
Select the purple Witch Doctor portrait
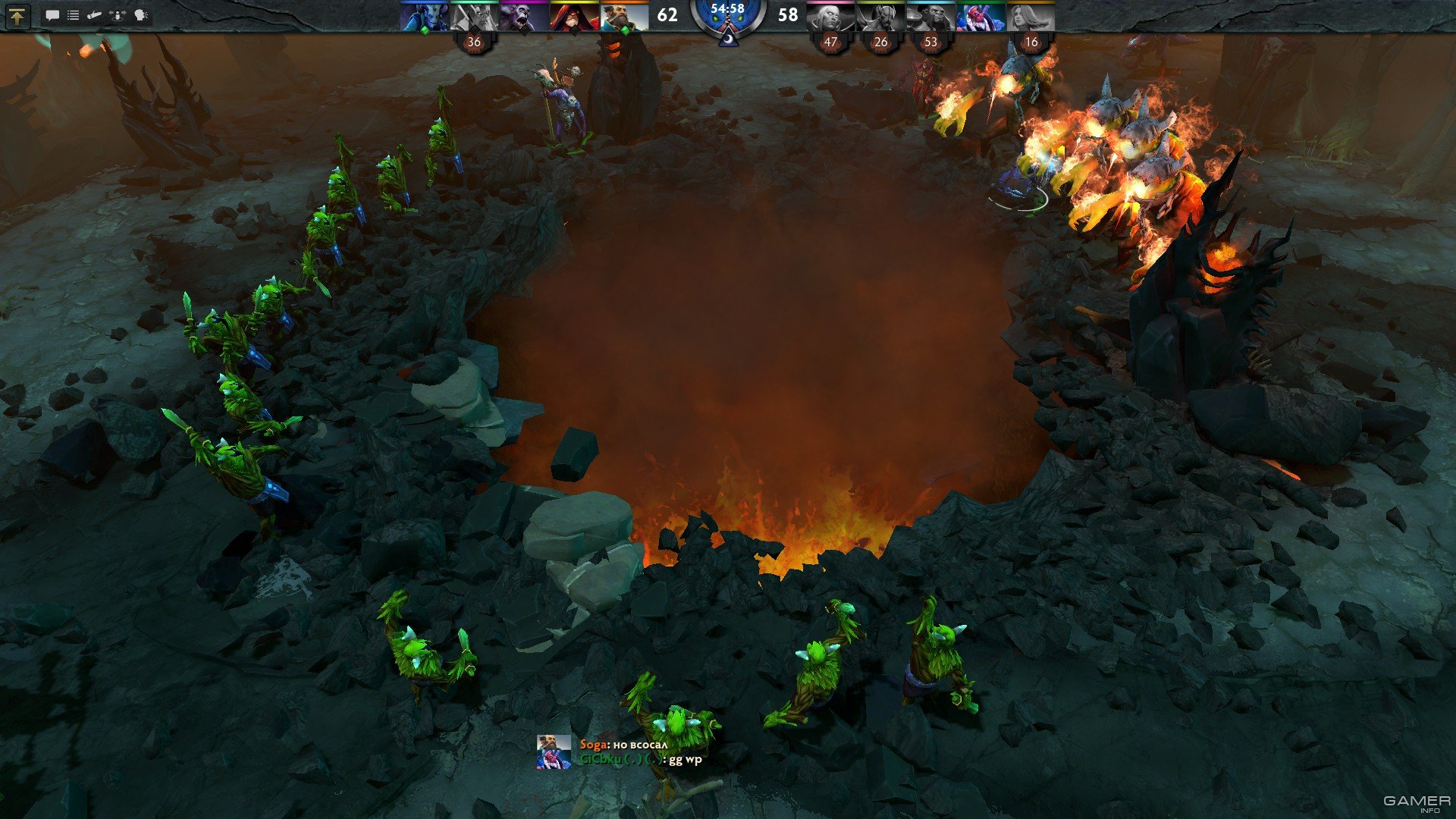(x=525, y=17)
